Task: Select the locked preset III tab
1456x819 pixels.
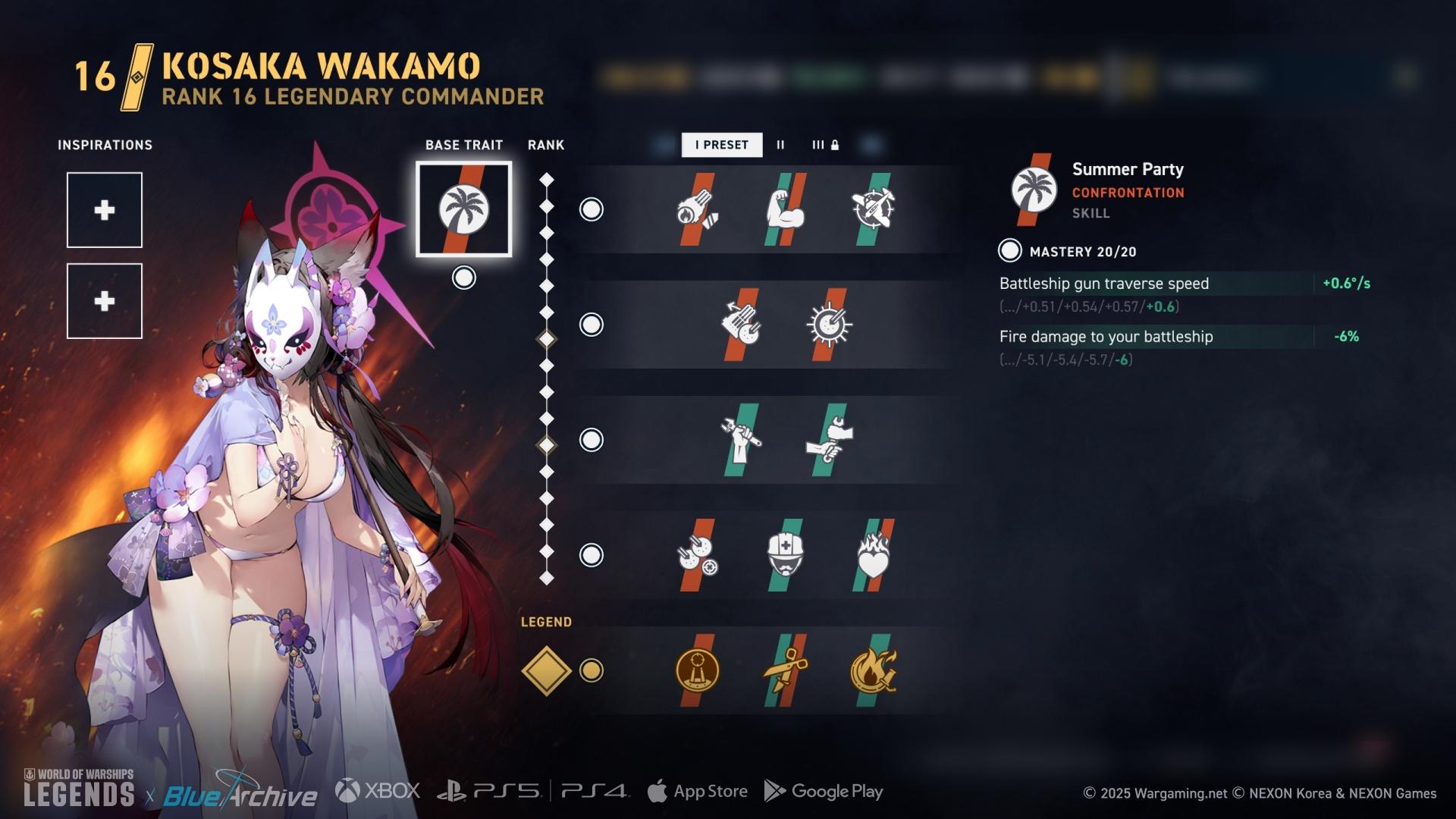Action: [x=825, y=145]
